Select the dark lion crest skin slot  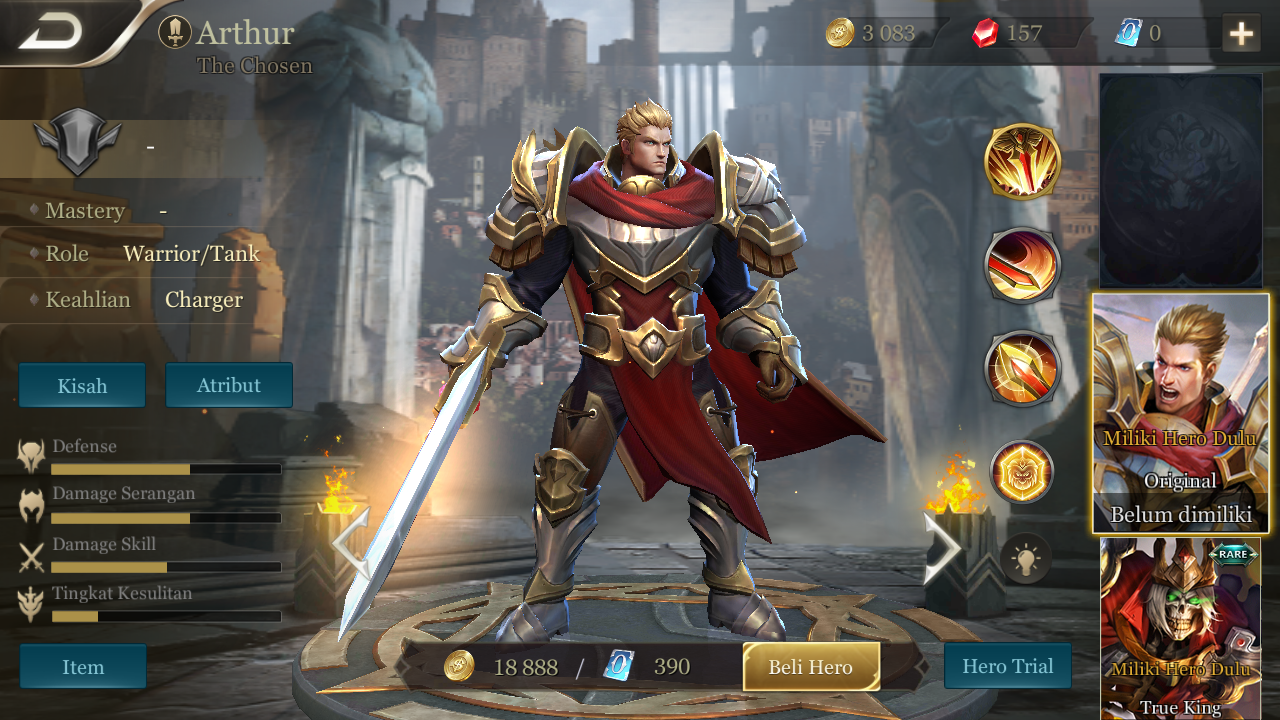(x=1180, y=181)
